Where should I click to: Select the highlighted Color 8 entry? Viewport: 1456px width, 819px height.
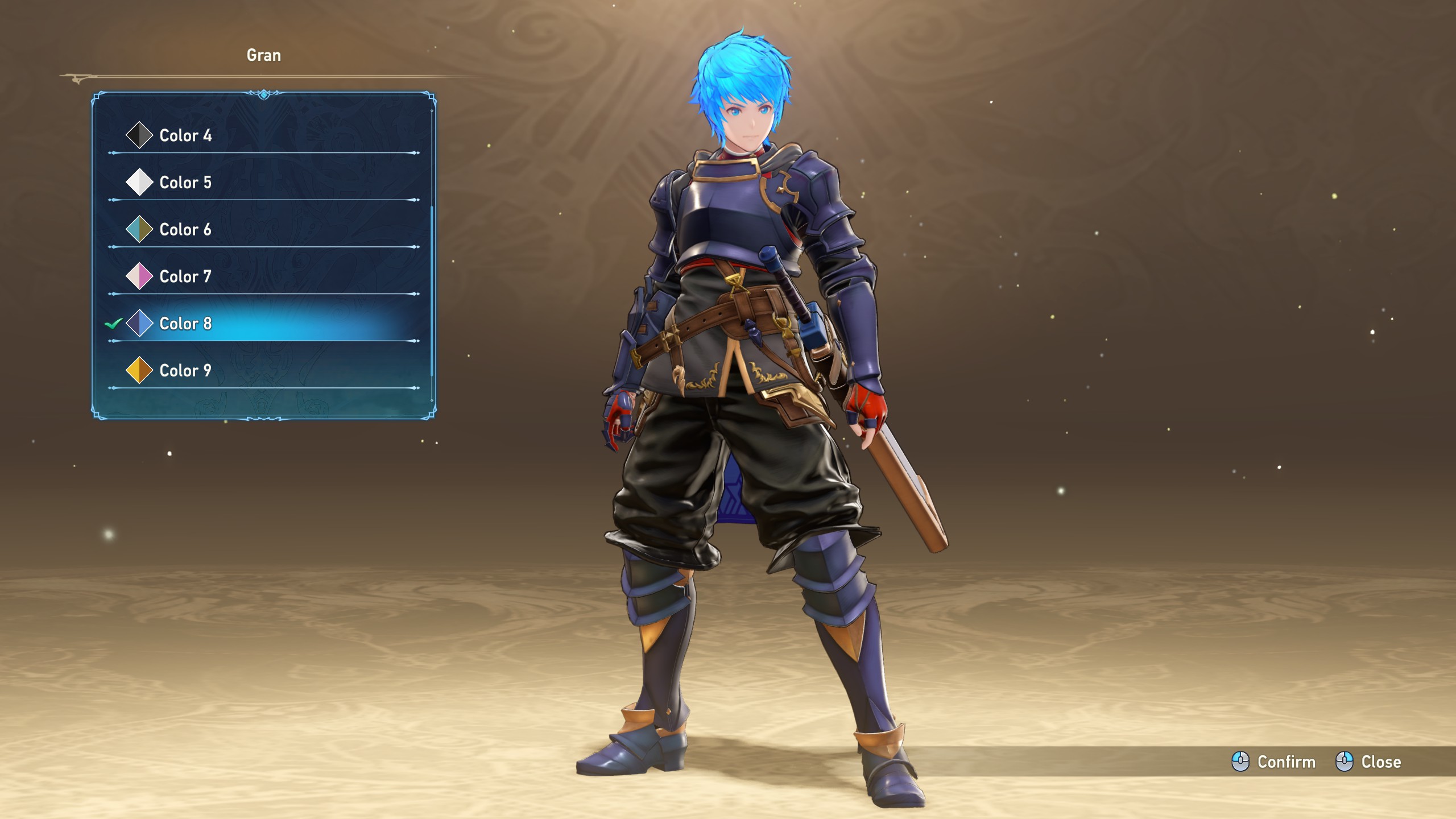point(185,324)
